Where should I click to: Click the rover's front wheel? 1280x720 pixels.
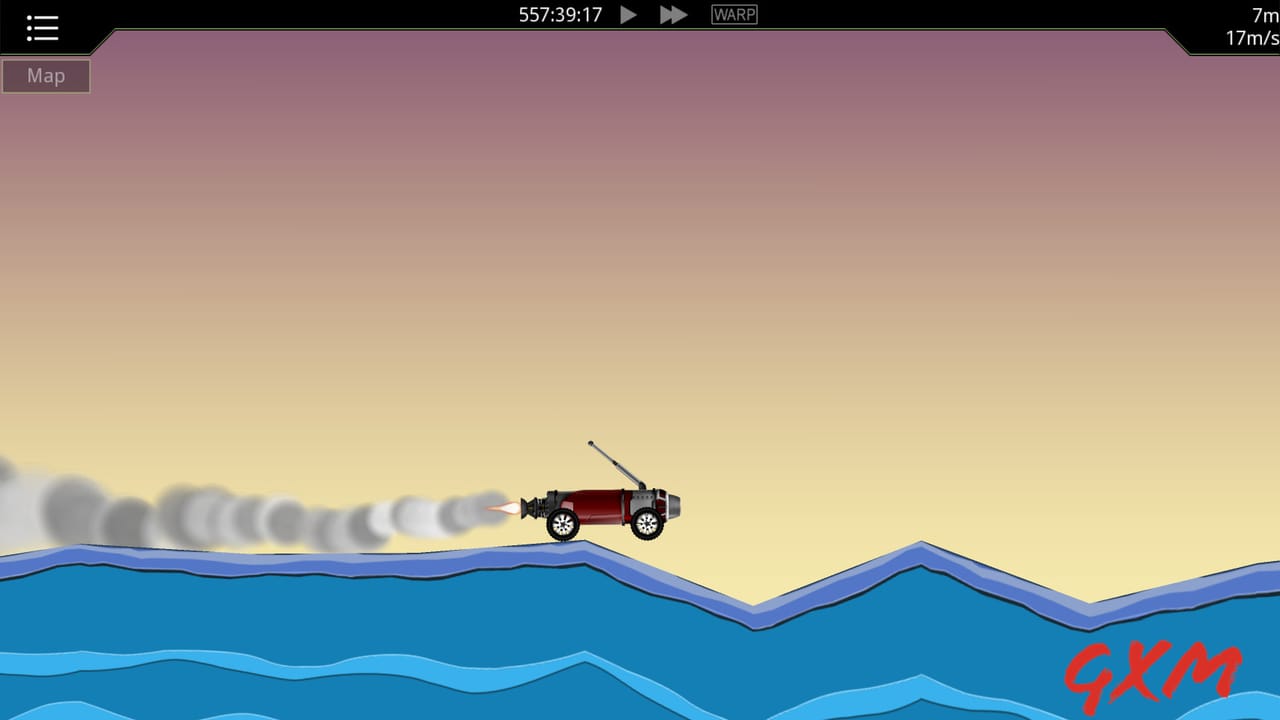tap(645, 521)
